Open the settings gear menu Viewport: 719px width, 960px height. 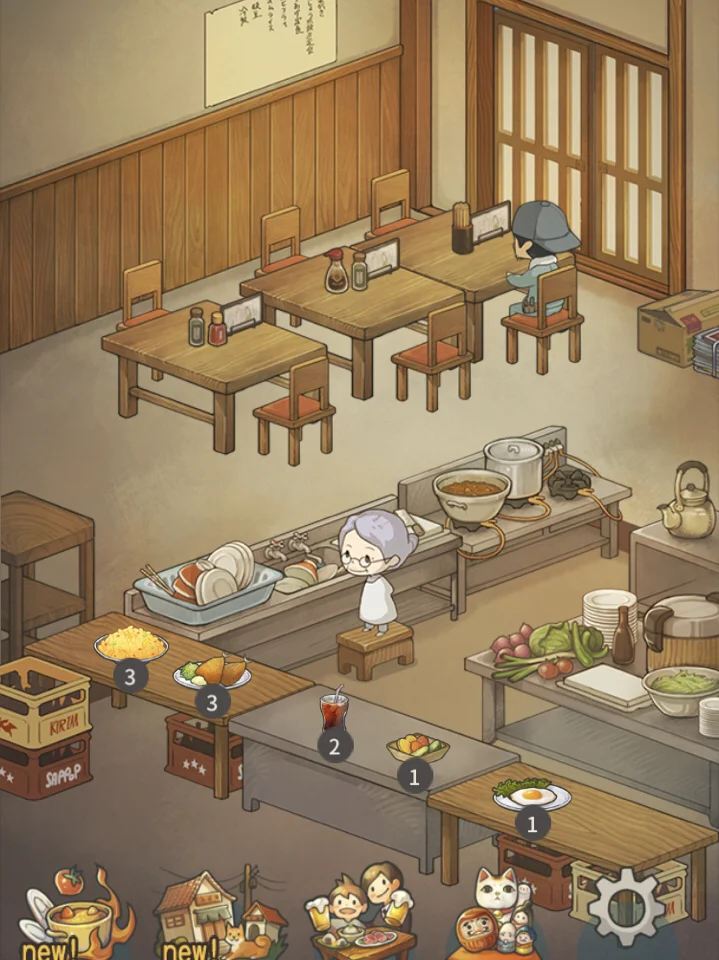(x=628, y=908)
